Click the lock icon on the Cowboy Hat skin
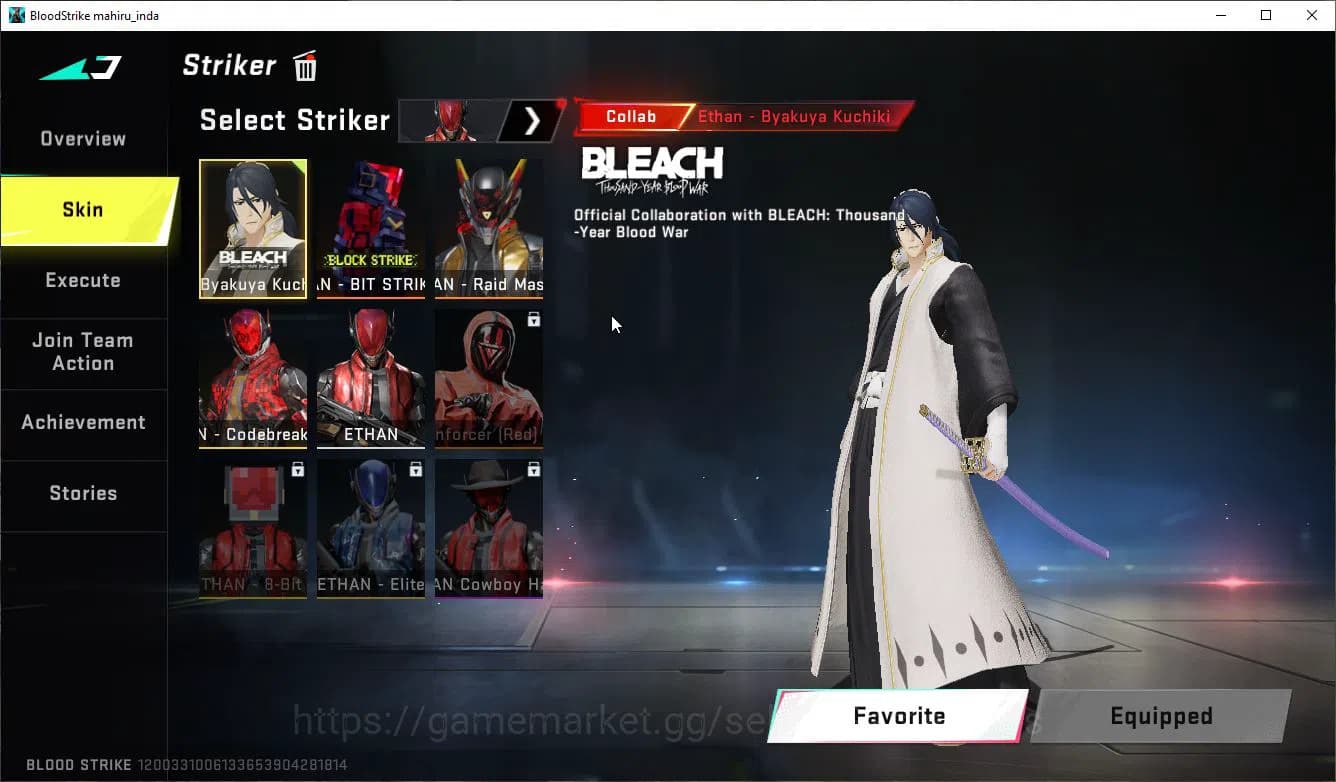Screen dimensions: 1336x782 535,469
